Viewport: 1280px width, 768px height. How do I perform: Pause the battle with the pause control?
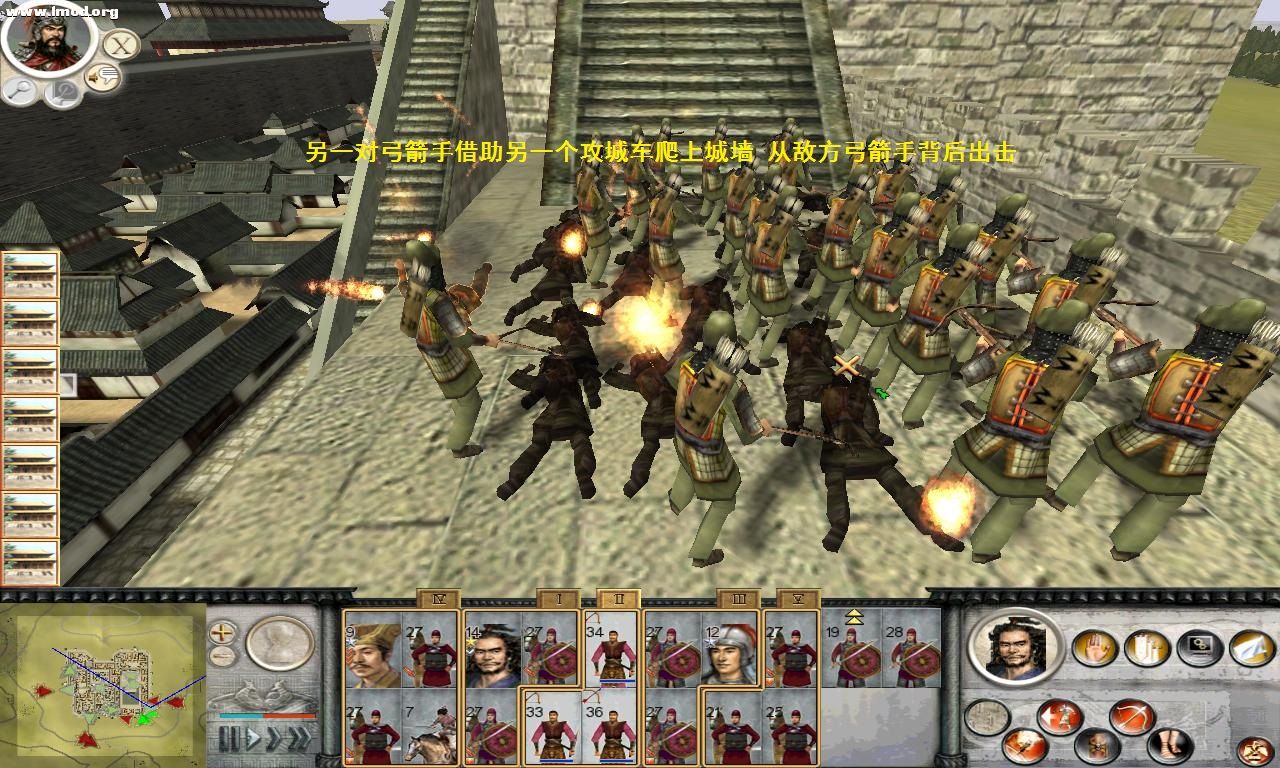[x=229, y=739]
